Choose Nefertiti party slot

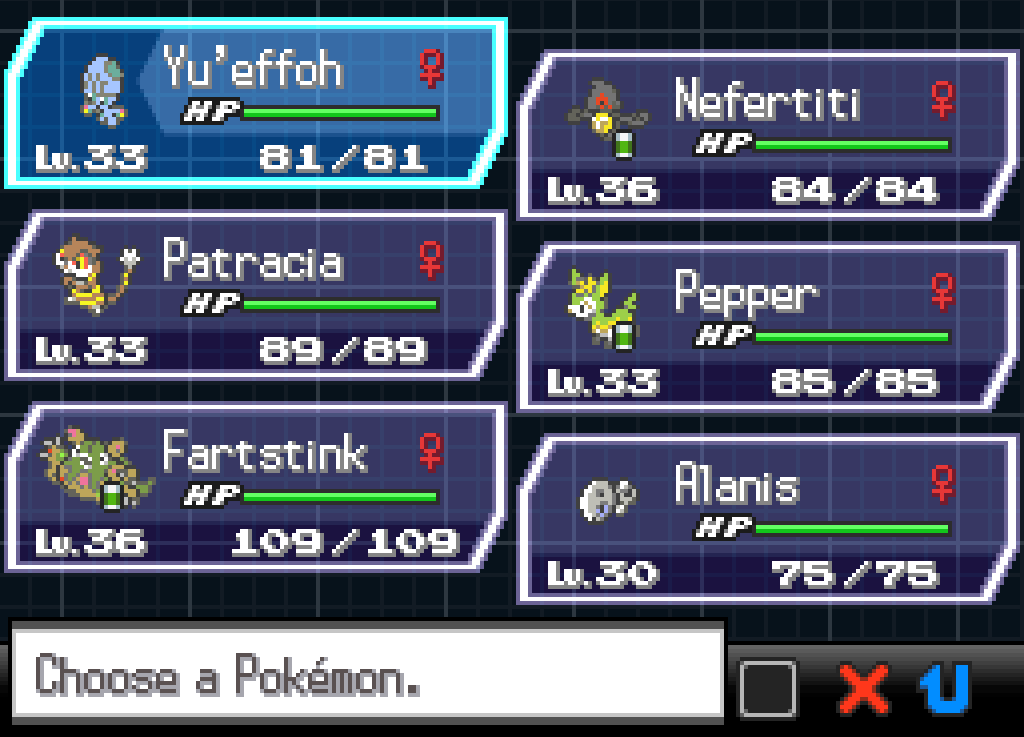(765, 135)
